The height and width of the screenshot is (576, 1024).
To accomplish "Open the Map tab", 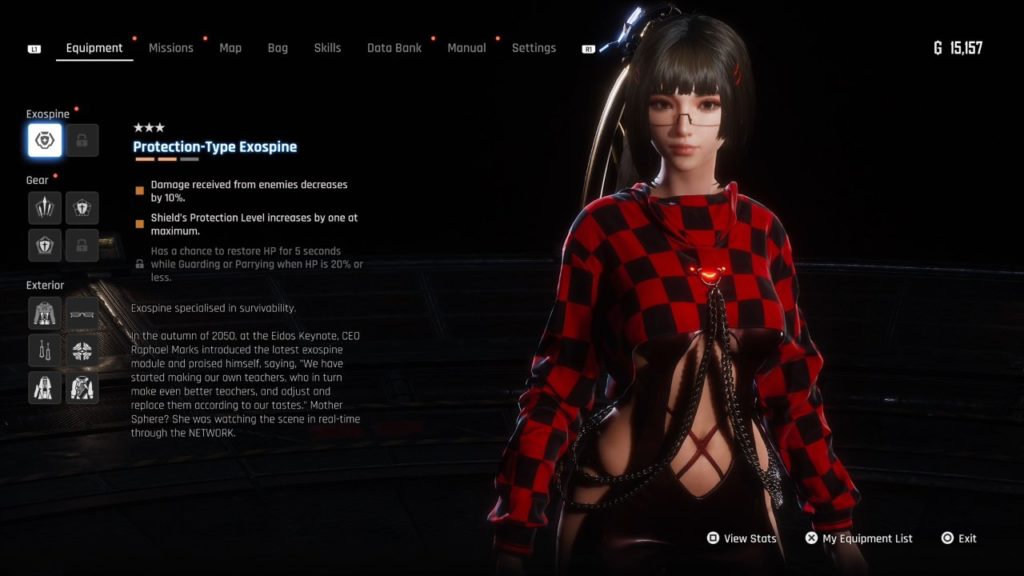I will point(230,48).
